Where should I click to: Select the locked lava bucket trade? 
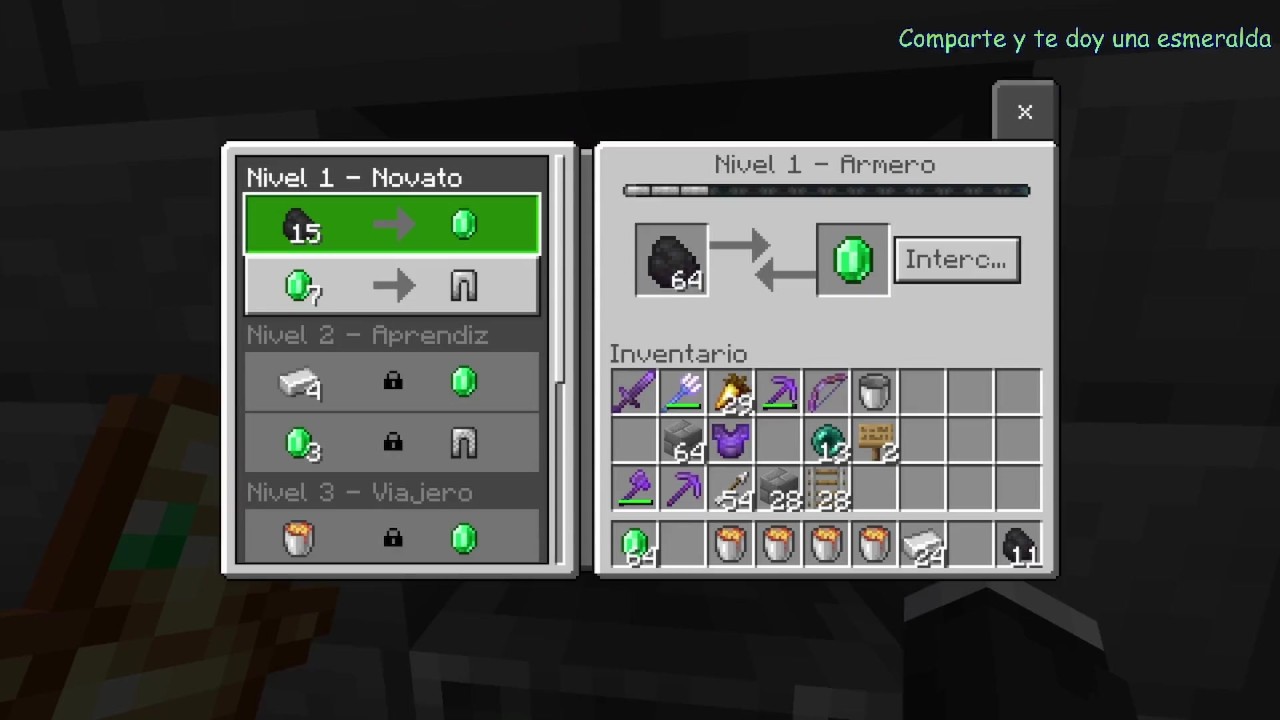[x=392, y=539]
